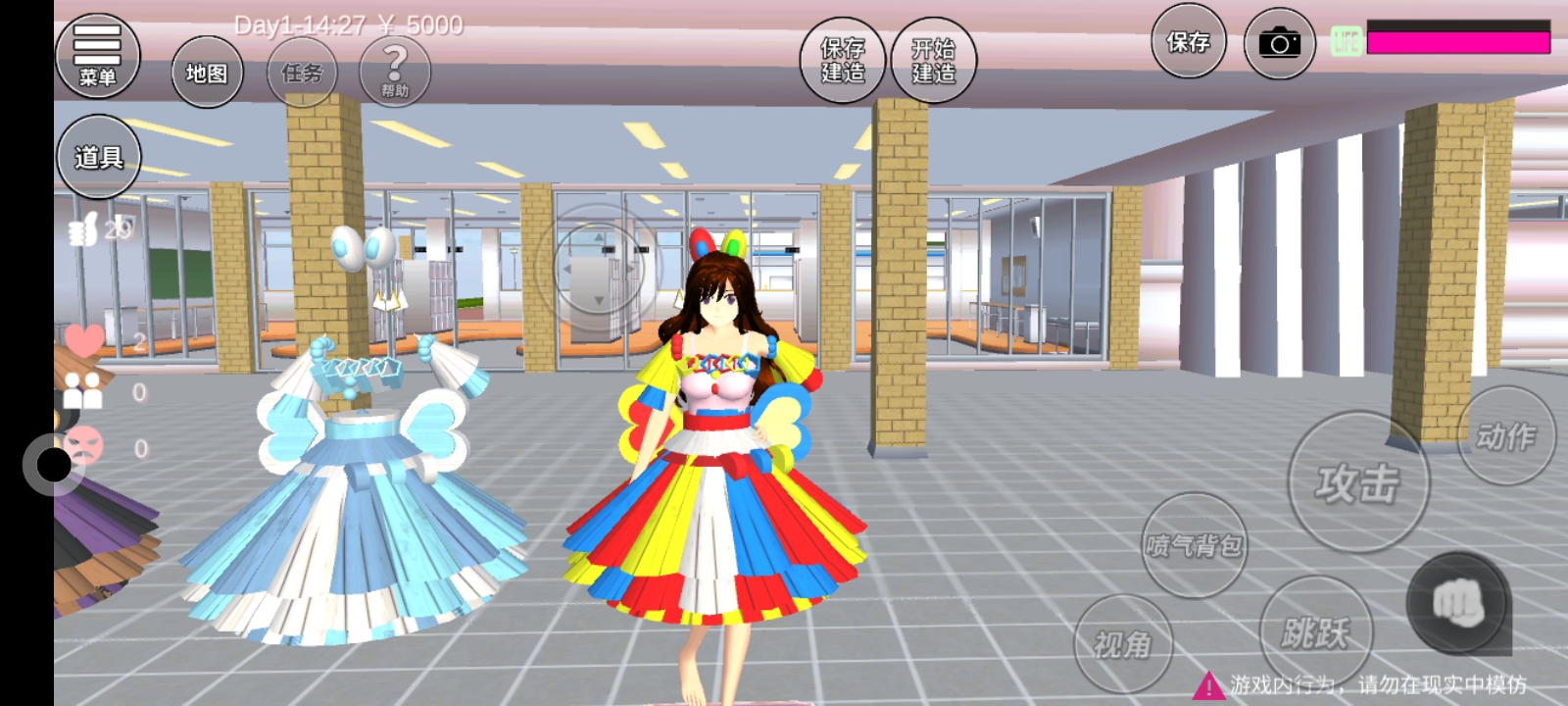Tap 保存建造 to save the build

(843, 60)
